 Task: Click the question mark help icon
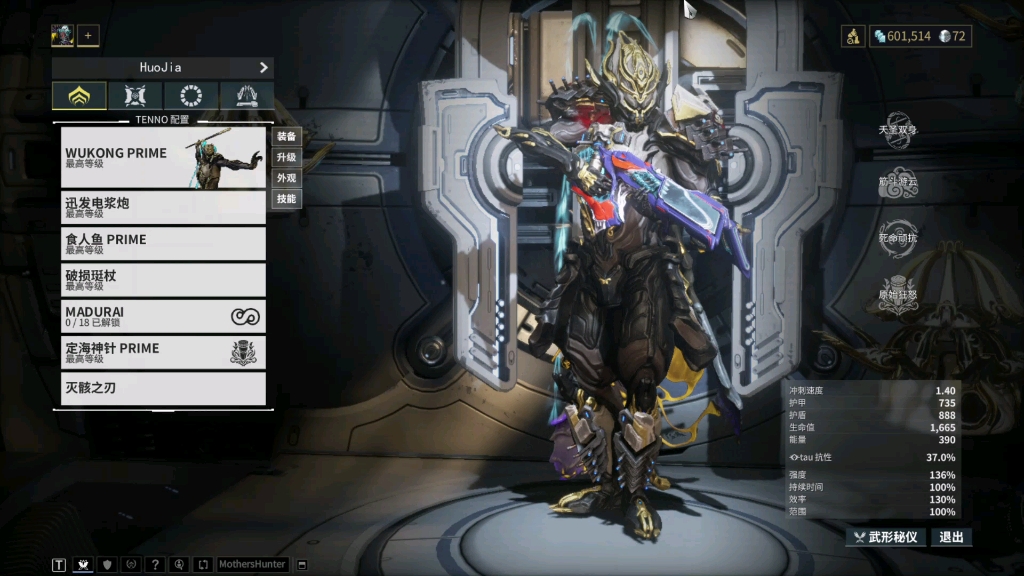(155, 564)
